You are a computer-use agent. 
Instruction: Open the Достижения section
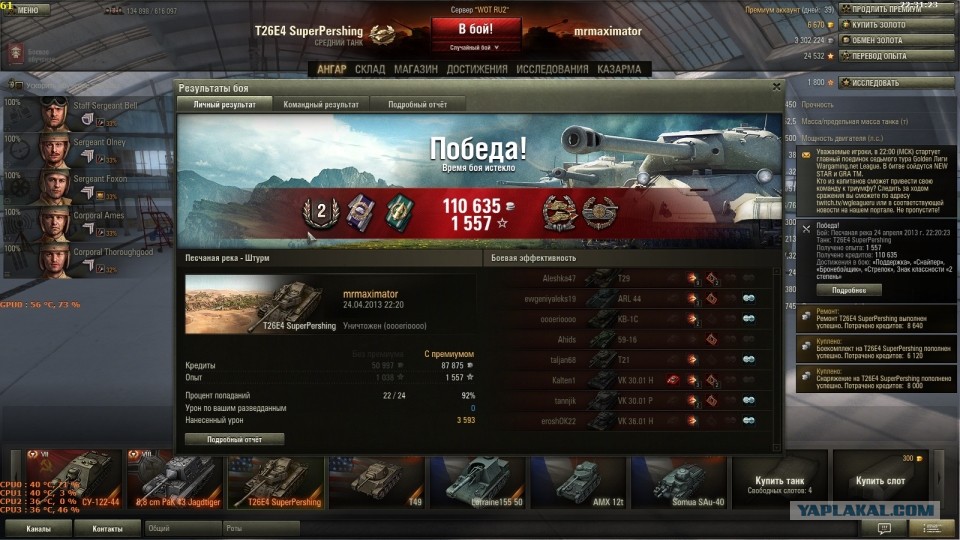coord(477,69)
